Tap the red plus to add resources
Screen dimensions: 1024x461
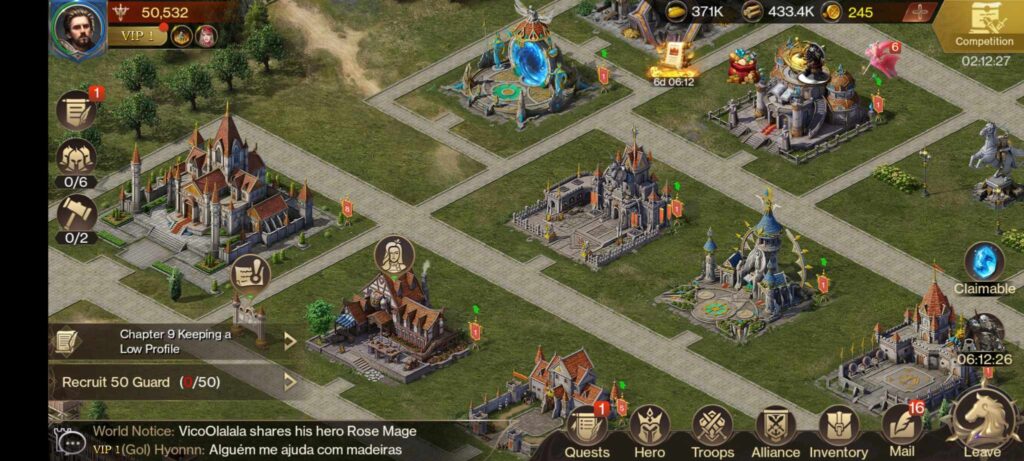pos(918,12)
